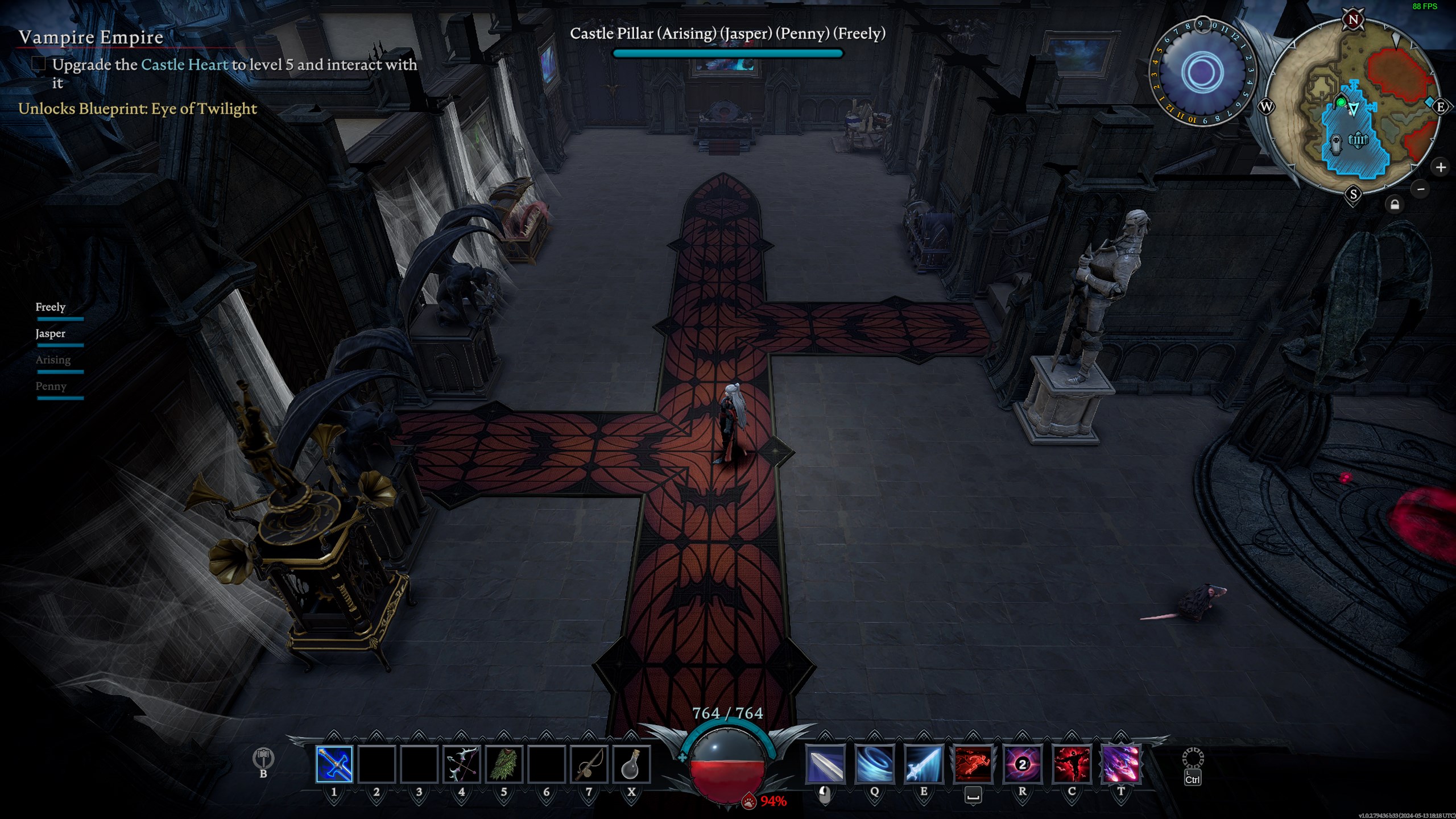Select clan member Freely in the party list
This screenshot has height=819, width=1456.
[x=51, y=307]
